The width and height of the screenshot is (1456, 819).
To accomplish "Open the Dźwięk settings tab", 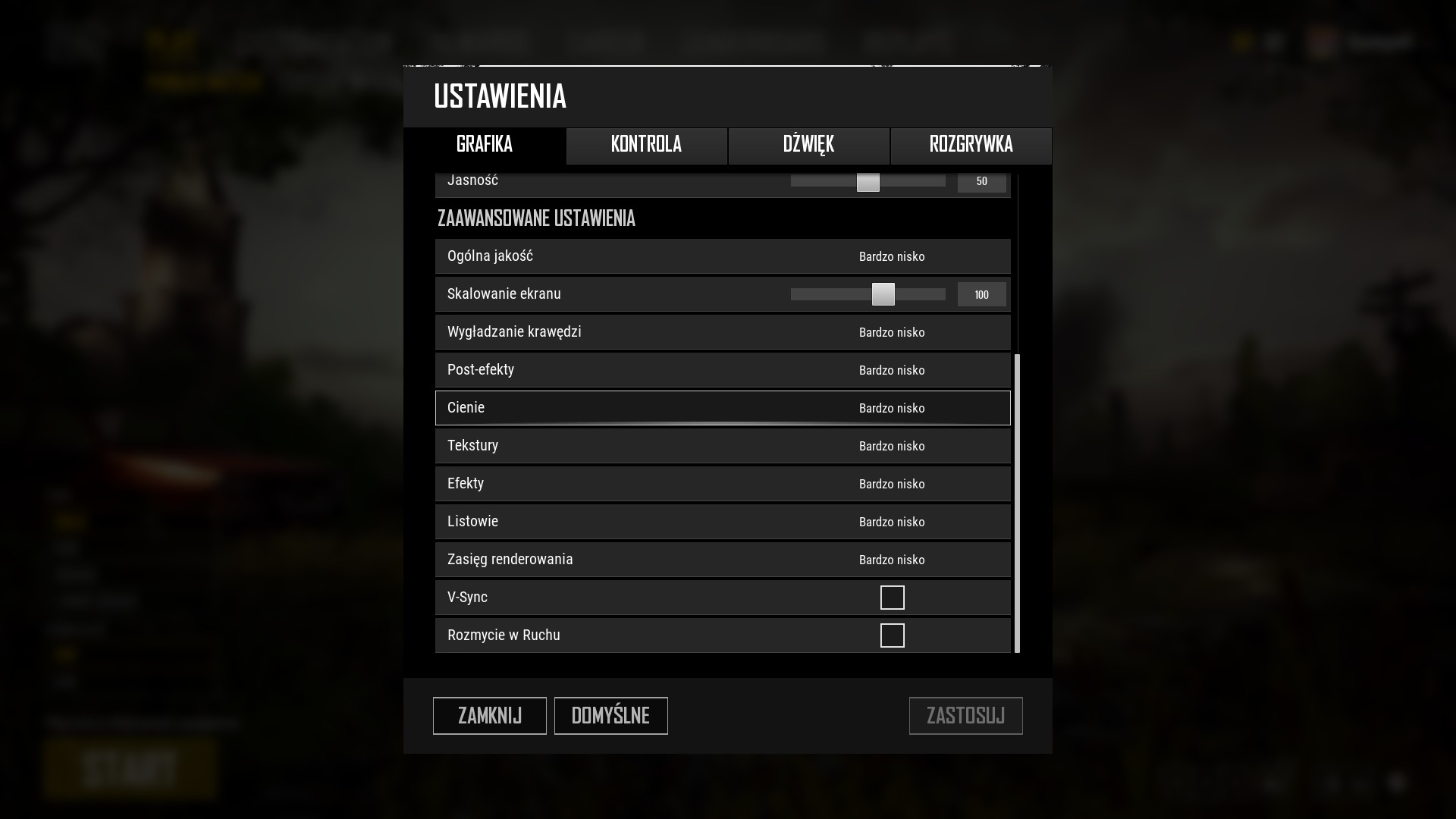I will 808,145.
